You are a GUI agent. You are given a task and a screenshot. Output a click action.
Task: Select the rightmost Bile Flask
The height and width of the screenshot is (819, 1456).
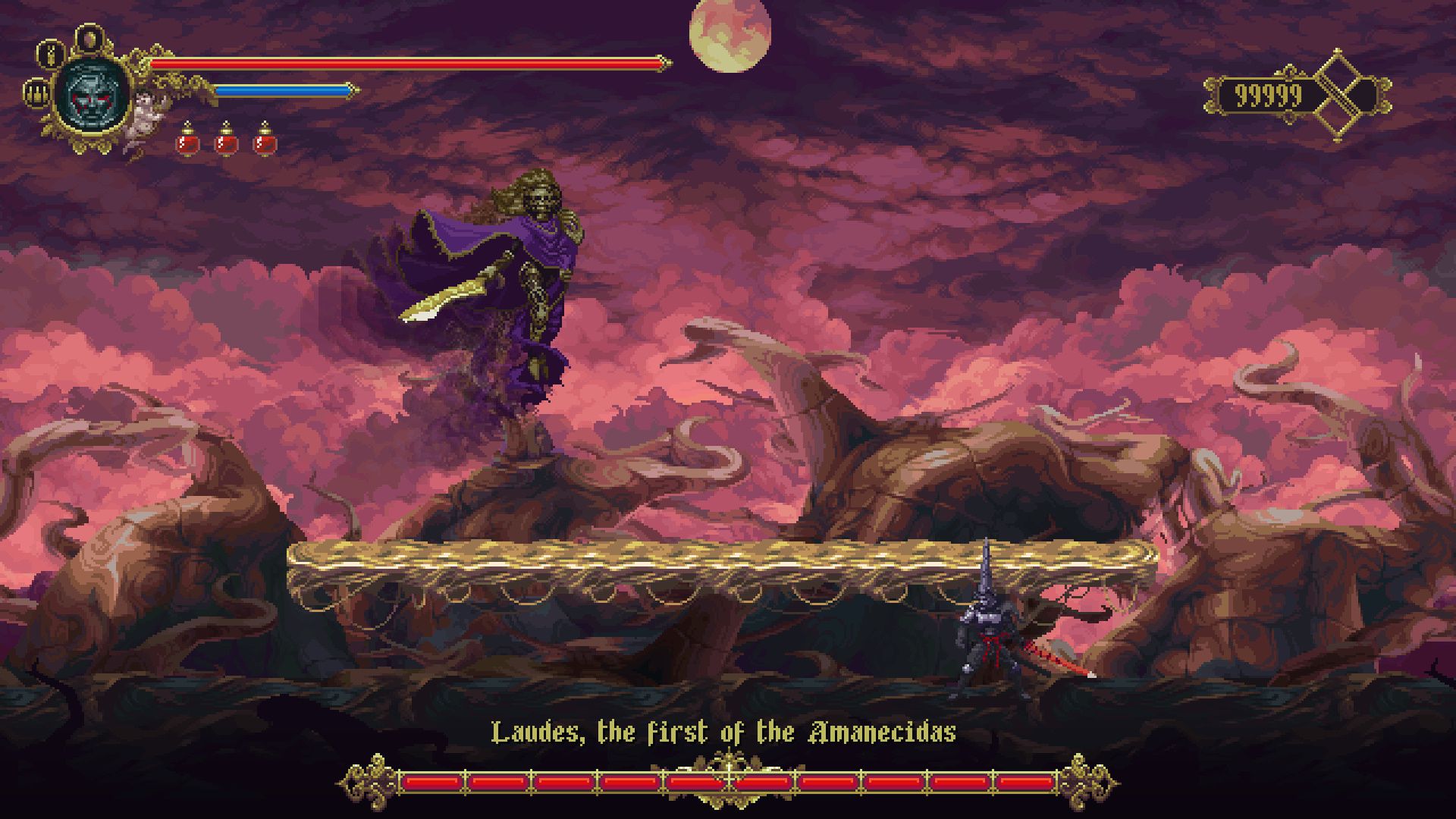[x=265, y=141]
